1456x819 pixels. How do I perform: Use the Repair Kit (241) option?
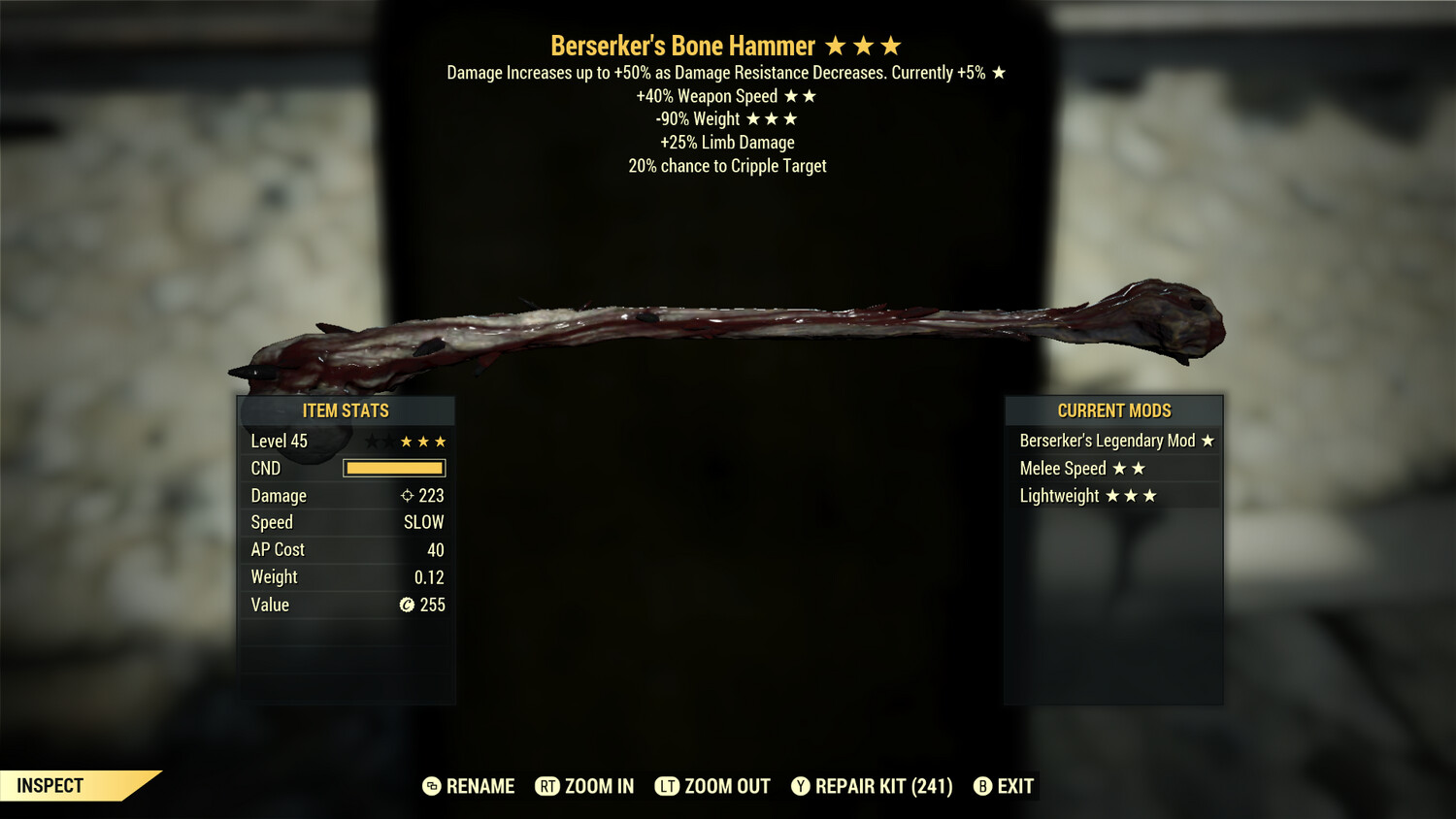pyautogui.click(x=872, y=786)
